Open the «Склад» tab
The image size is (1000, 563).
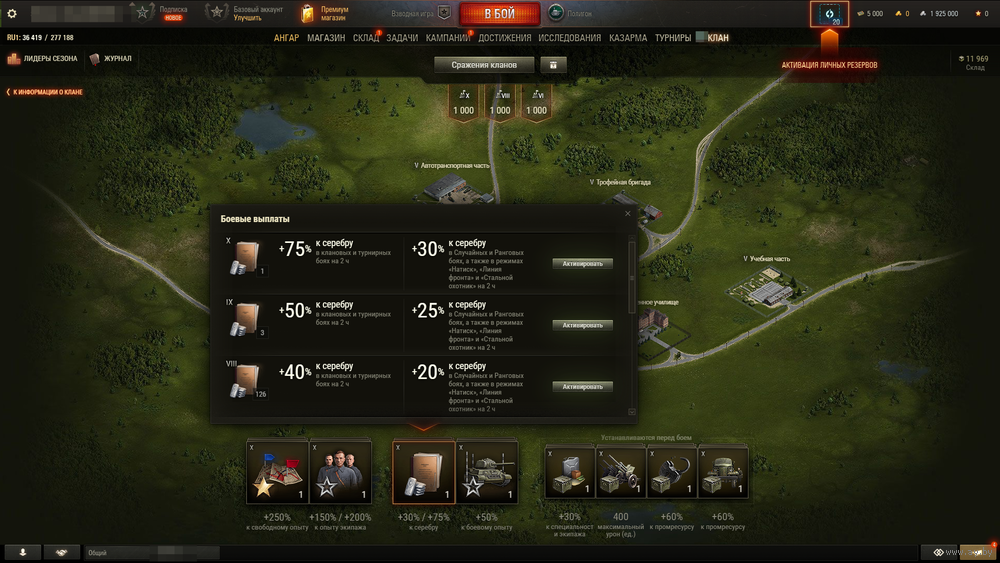click(366, 38)
